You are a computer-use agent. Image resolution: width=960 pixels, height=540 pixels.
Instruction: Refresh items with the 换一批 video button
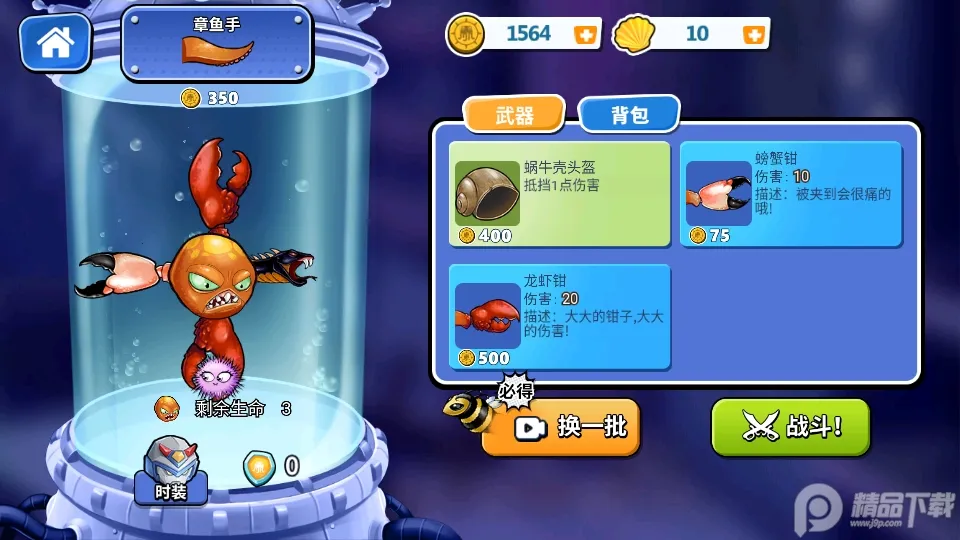[562, 427]
